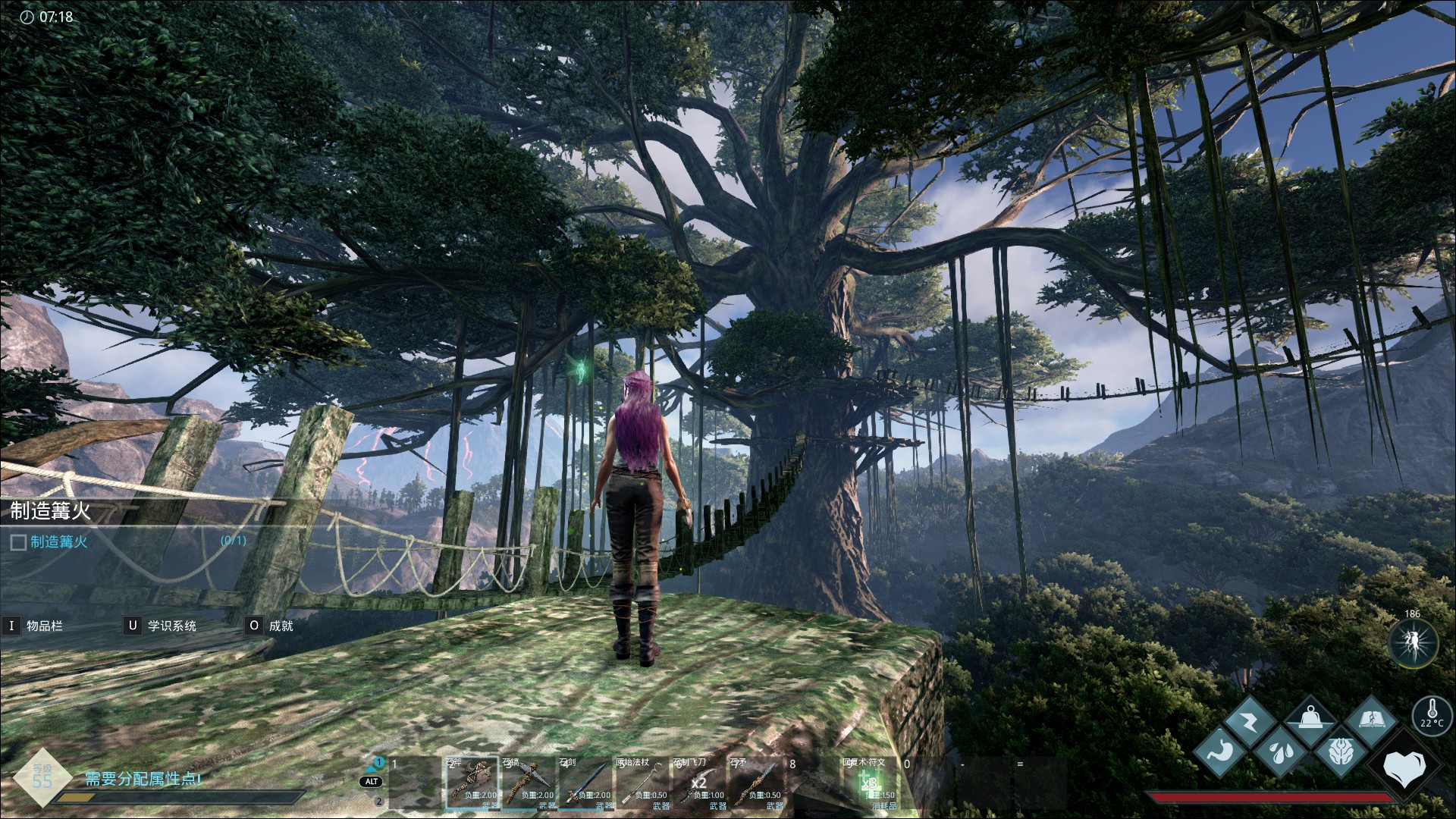Use the green recovery rune consumable
Viewport: 1456px width, 819px height.
(x=869, y=783)
